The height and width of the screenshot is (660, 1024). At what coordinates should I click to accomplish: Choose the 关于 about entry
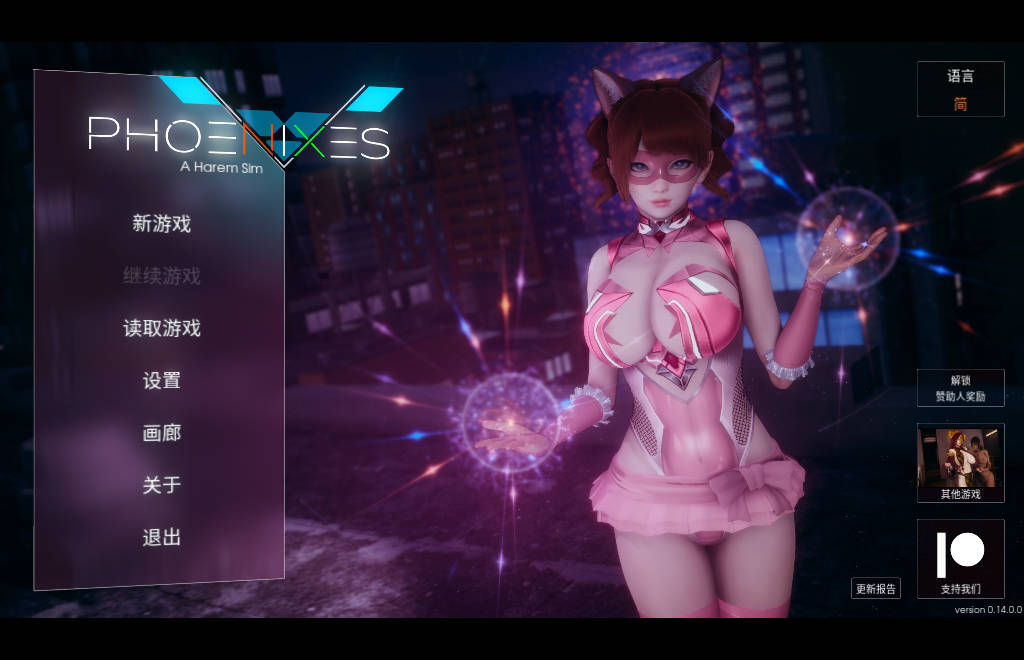pyautogui.click(x=161, y=485)
